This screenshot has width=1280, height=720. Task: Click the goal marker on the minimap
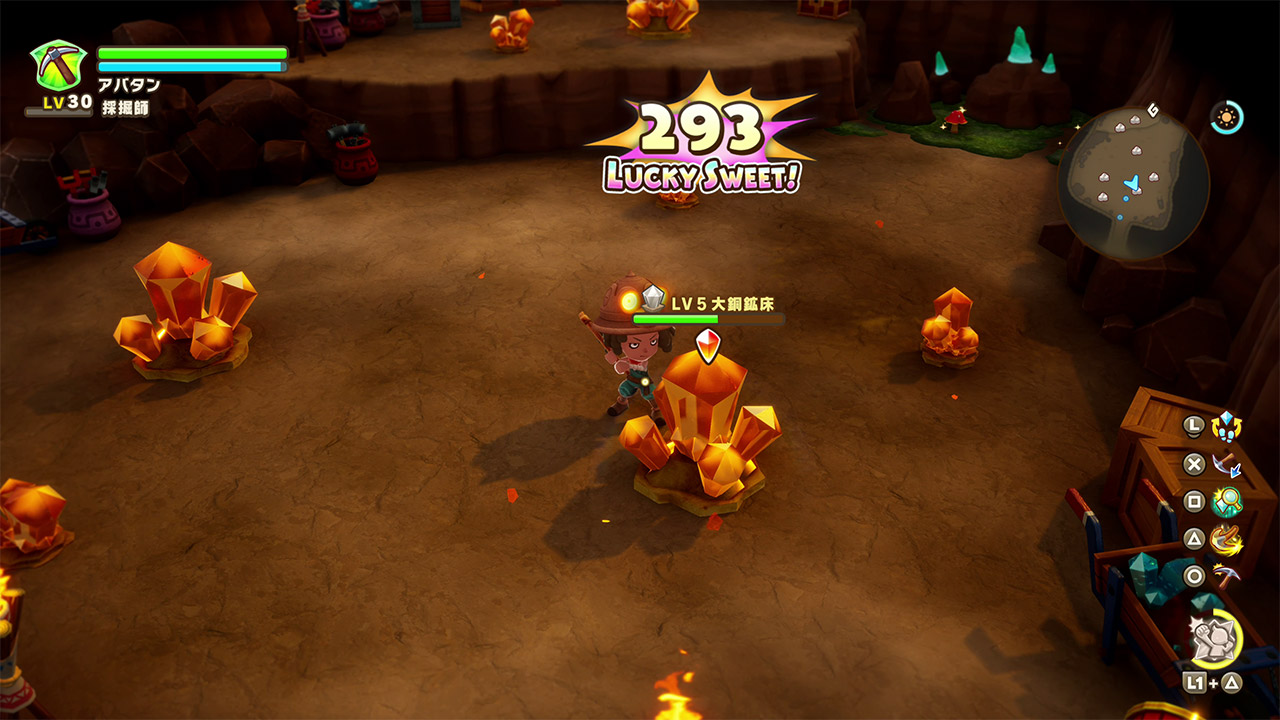pos(1153,109)
